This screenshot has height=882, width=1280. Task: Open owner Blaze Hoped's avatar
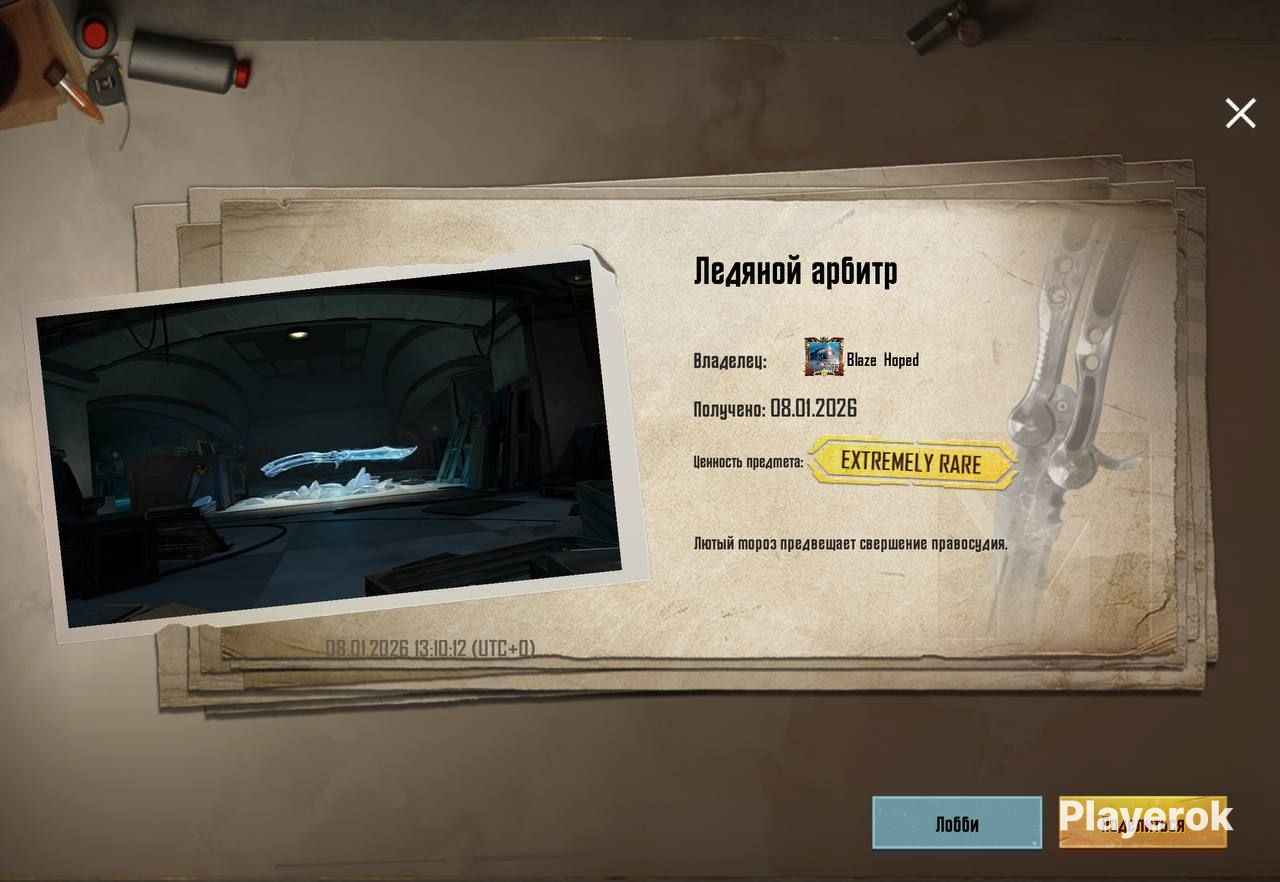tap(824, 358)
